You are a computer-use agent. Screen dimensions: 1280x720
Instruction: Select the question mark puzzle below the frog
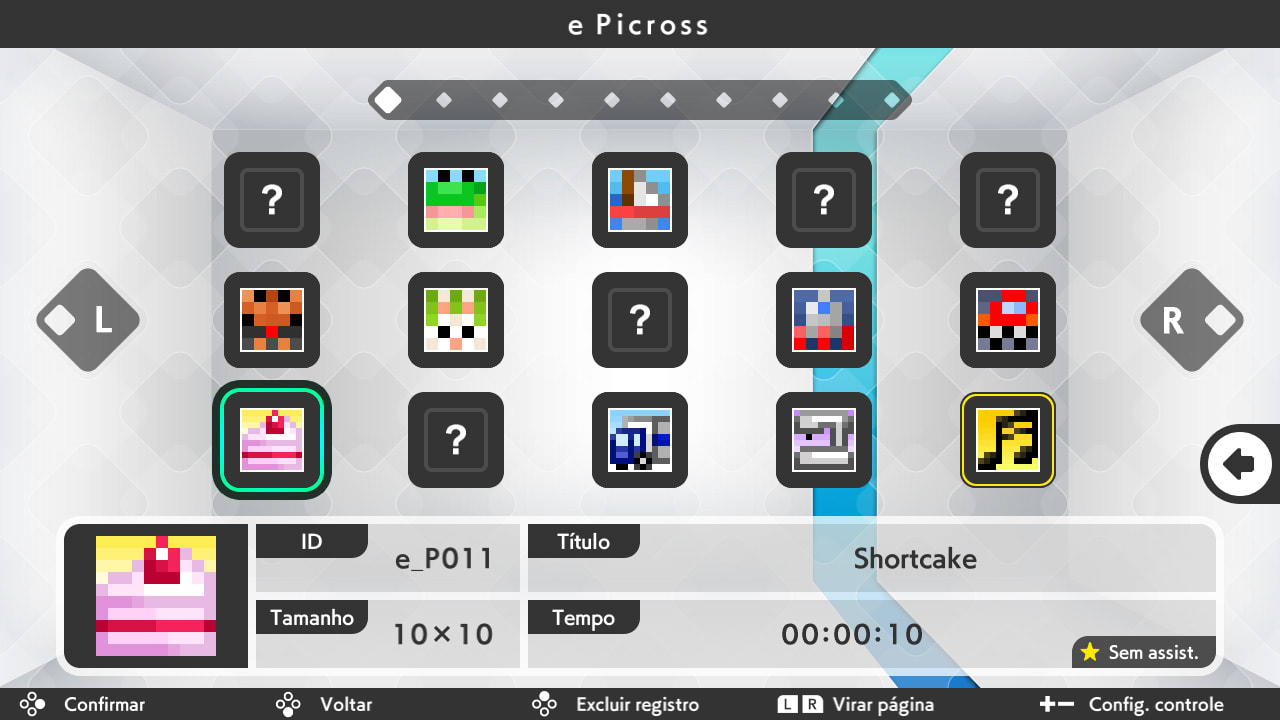coord(456,440)
